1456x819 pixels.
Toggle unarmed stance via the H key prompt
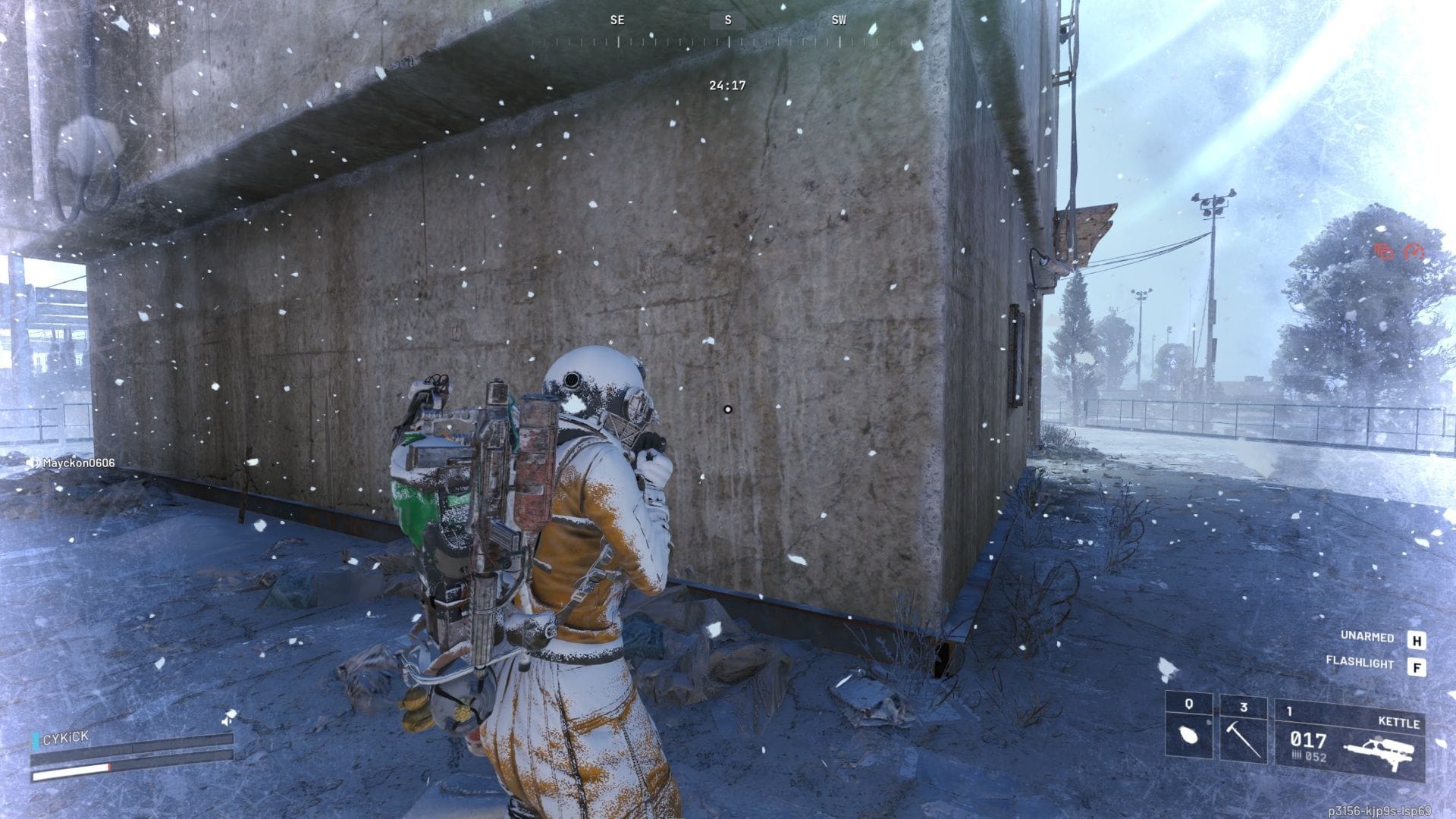point(1417,640)
